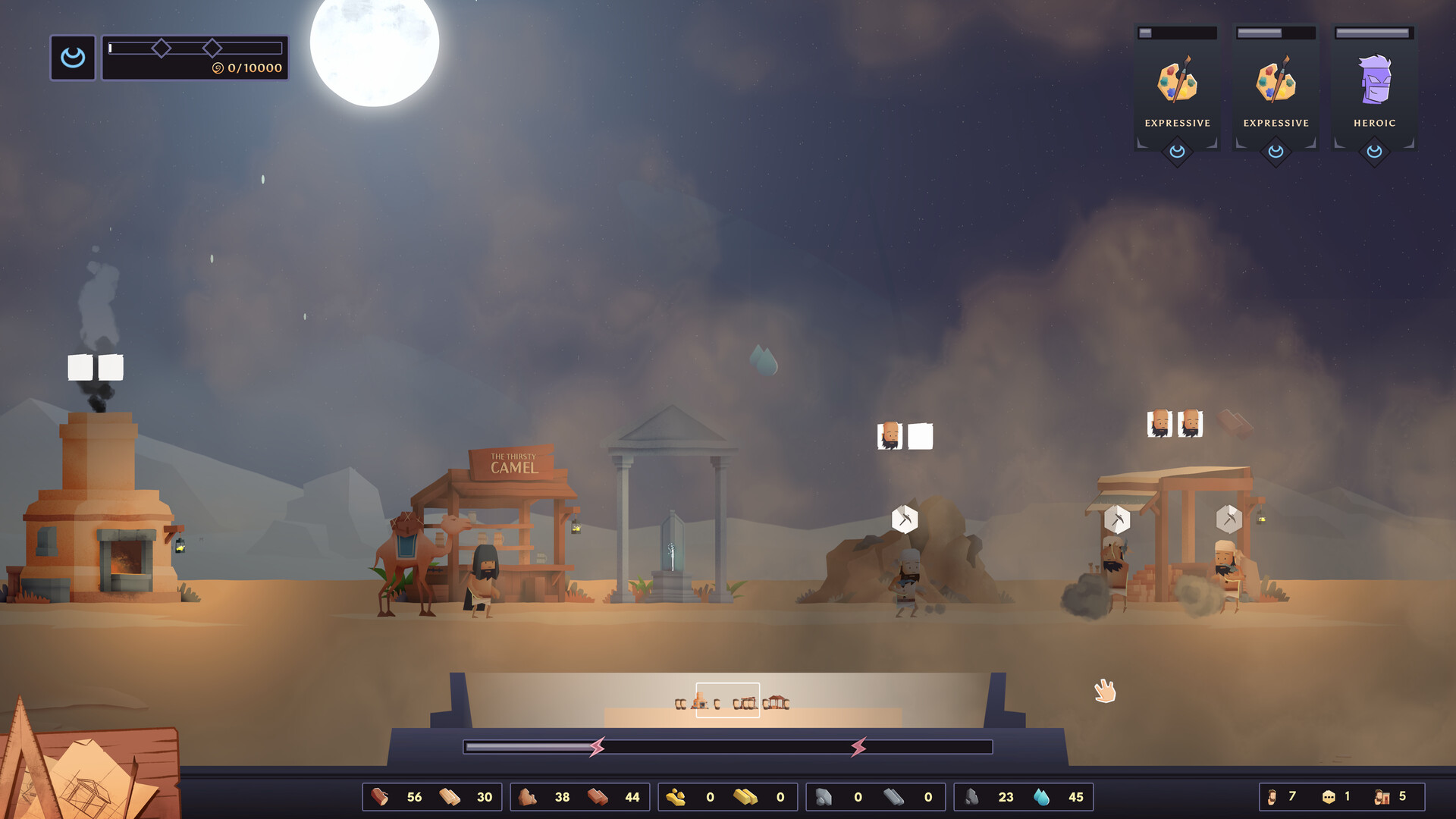Screen dimensions: 1456x819
Task: Click the wood log resource icon
Action: pos(381,796)
